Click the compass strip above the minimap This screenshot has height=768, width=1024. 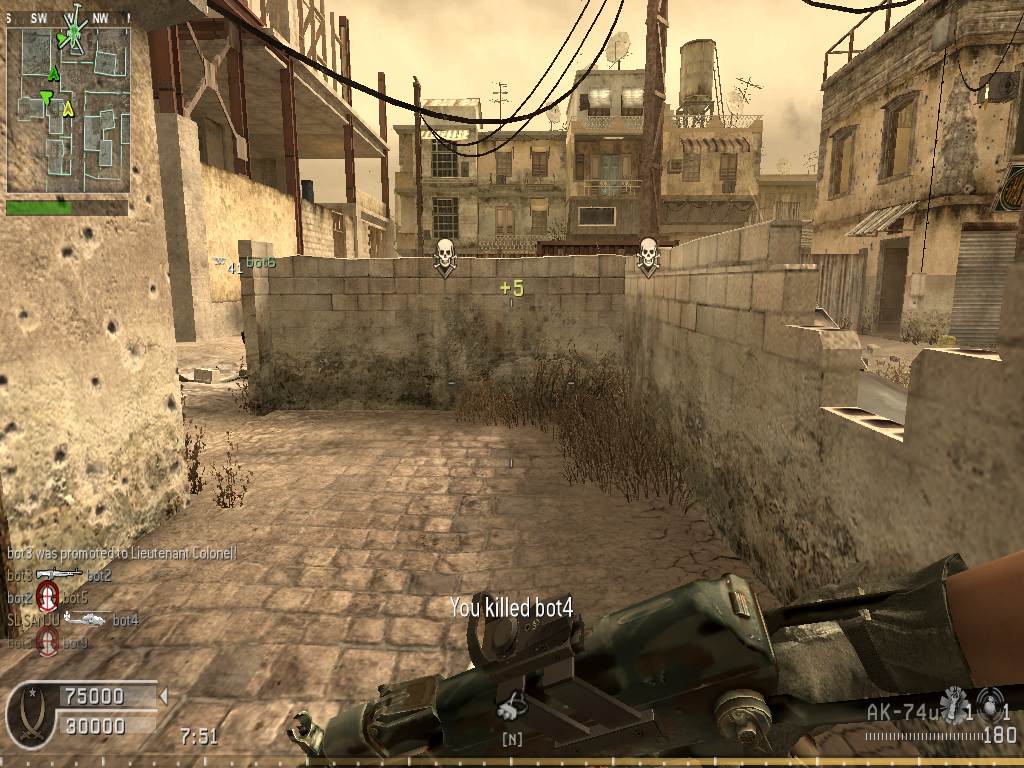tap(68, 18)
